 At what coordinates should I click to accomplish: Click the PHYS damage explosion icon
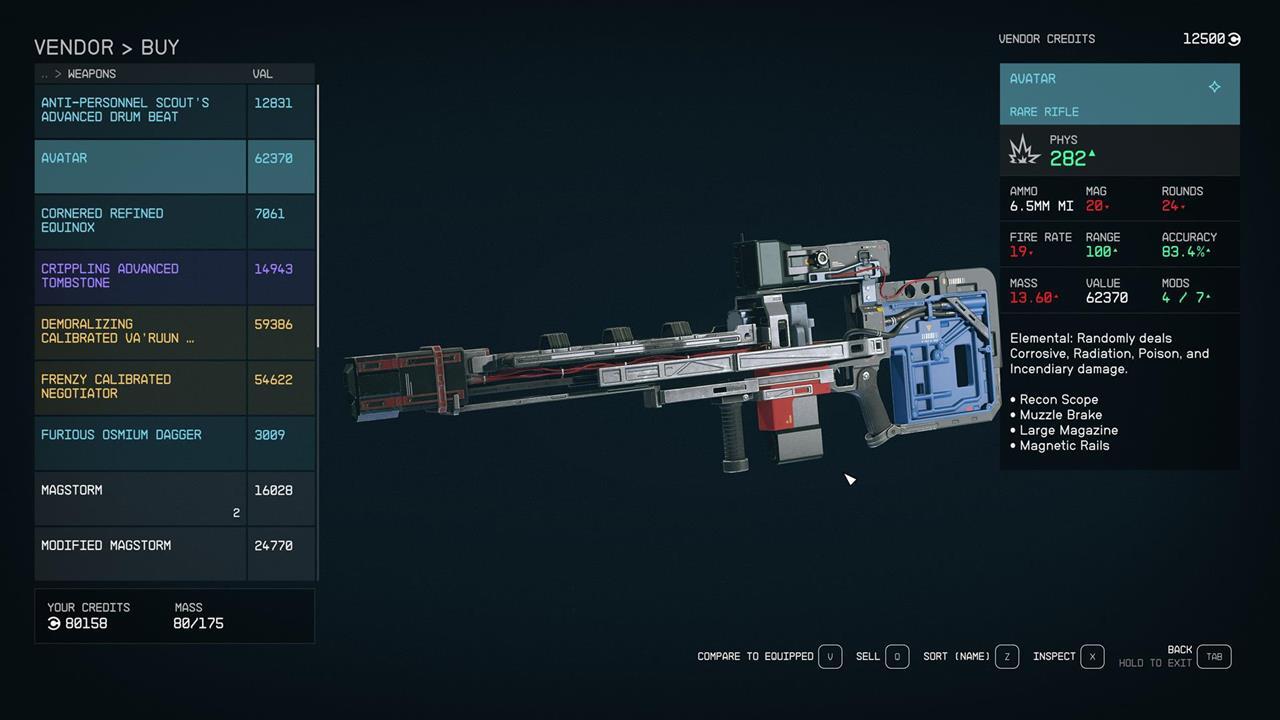(x=1023, y=150)
